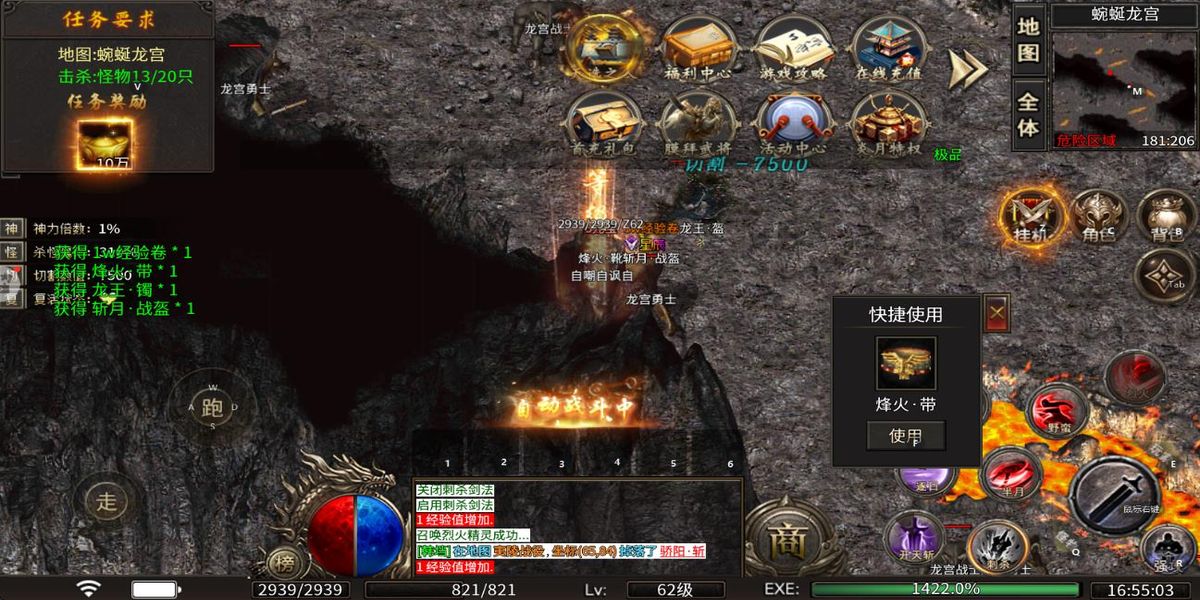Open the 炎月特权 privilege icon
The height and width of the screenshot is (600, 1200).
[x=886, y=125]
